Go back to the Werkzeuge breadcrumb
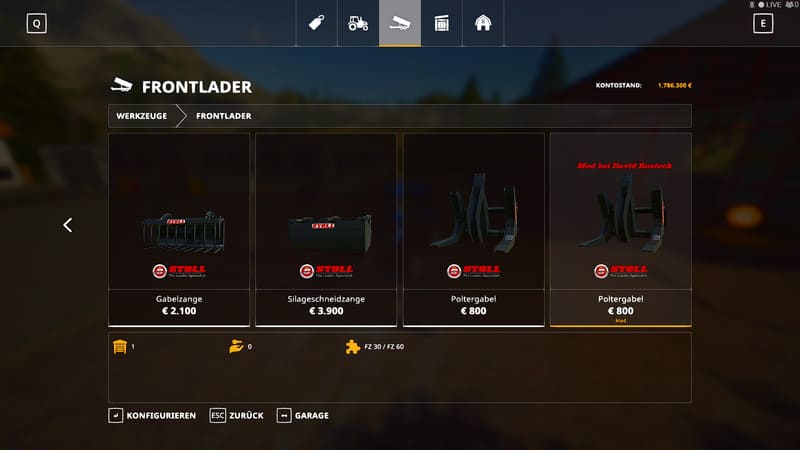The width and height of the screenshot is (800, 450). pyautogui.click(x=141, y=116)
